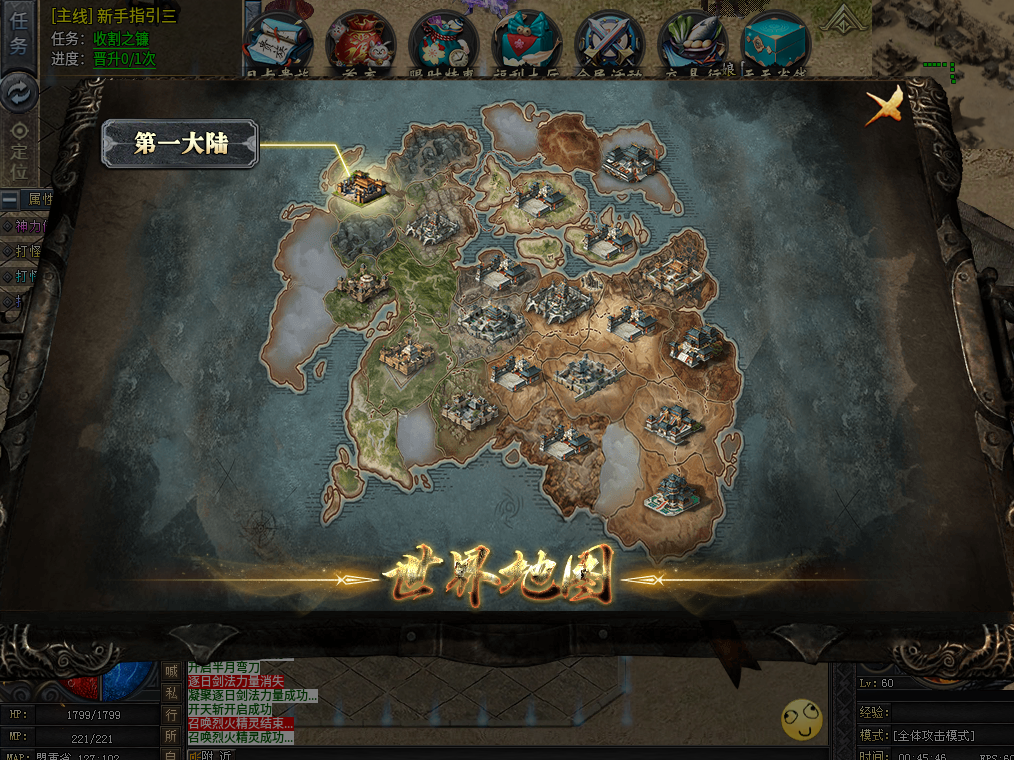The image size is (1014, 760).
Task: Open the teal flower pouch icon
Action: (x=444, y=42)
